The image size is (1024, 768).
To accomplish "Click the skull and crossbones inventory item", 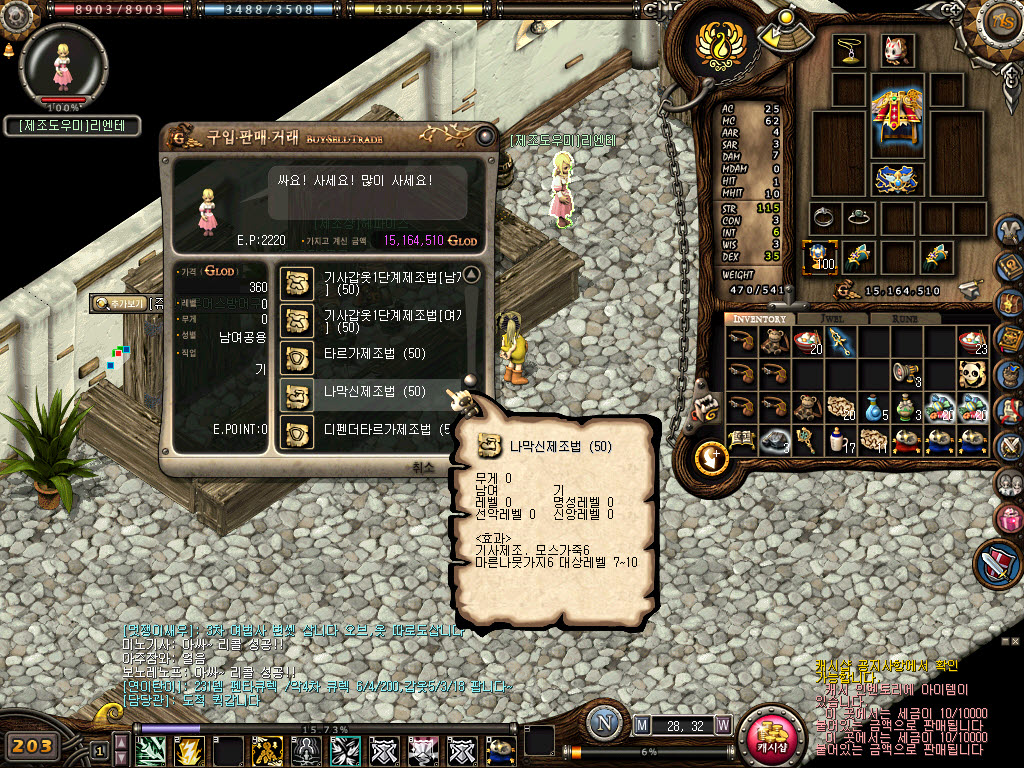I will tap(972, 374).
